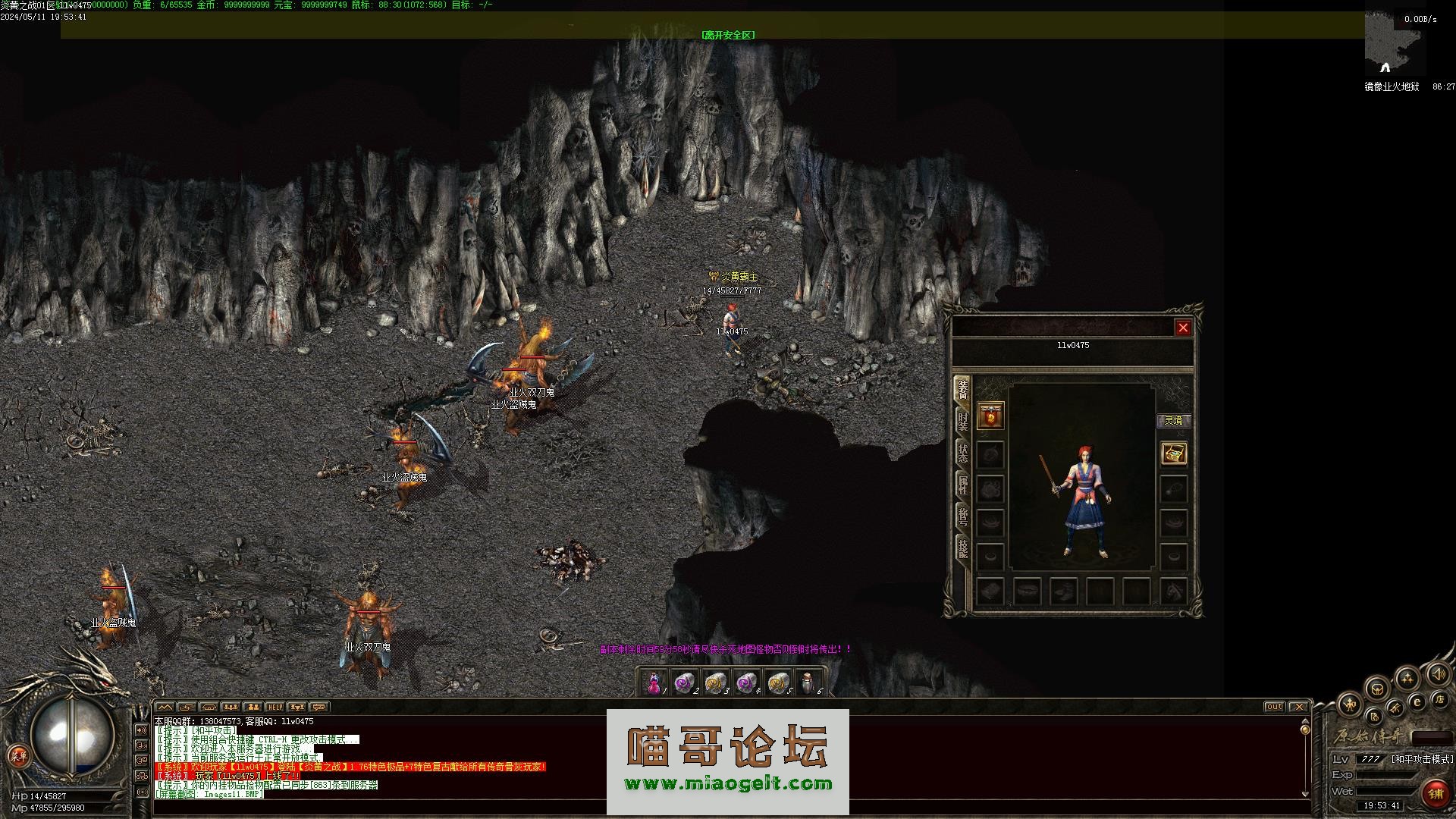Click the HELP button above chat
Image resolution: width=1456 pixels, height=819 pixels.
(275, 707)
